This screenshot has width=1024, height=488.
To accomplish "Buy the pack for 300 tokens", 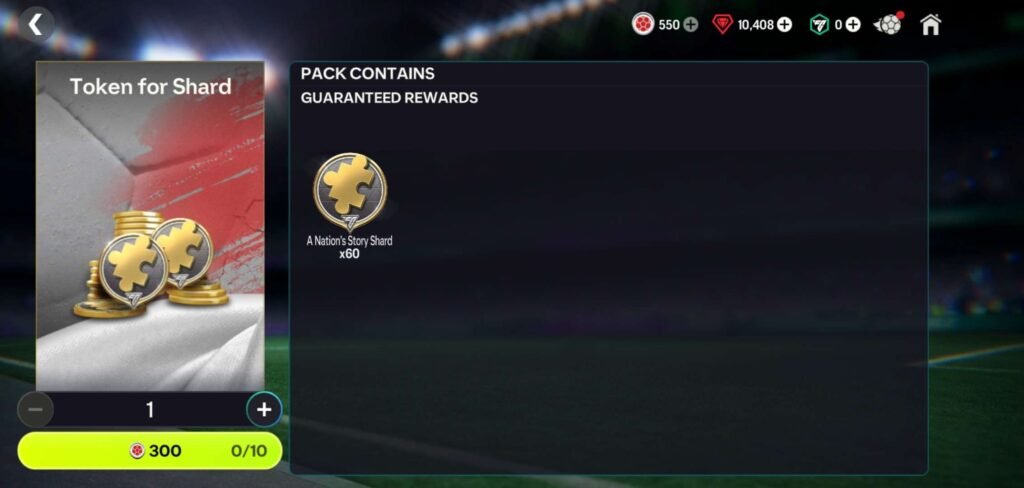I will pos(150,451).
